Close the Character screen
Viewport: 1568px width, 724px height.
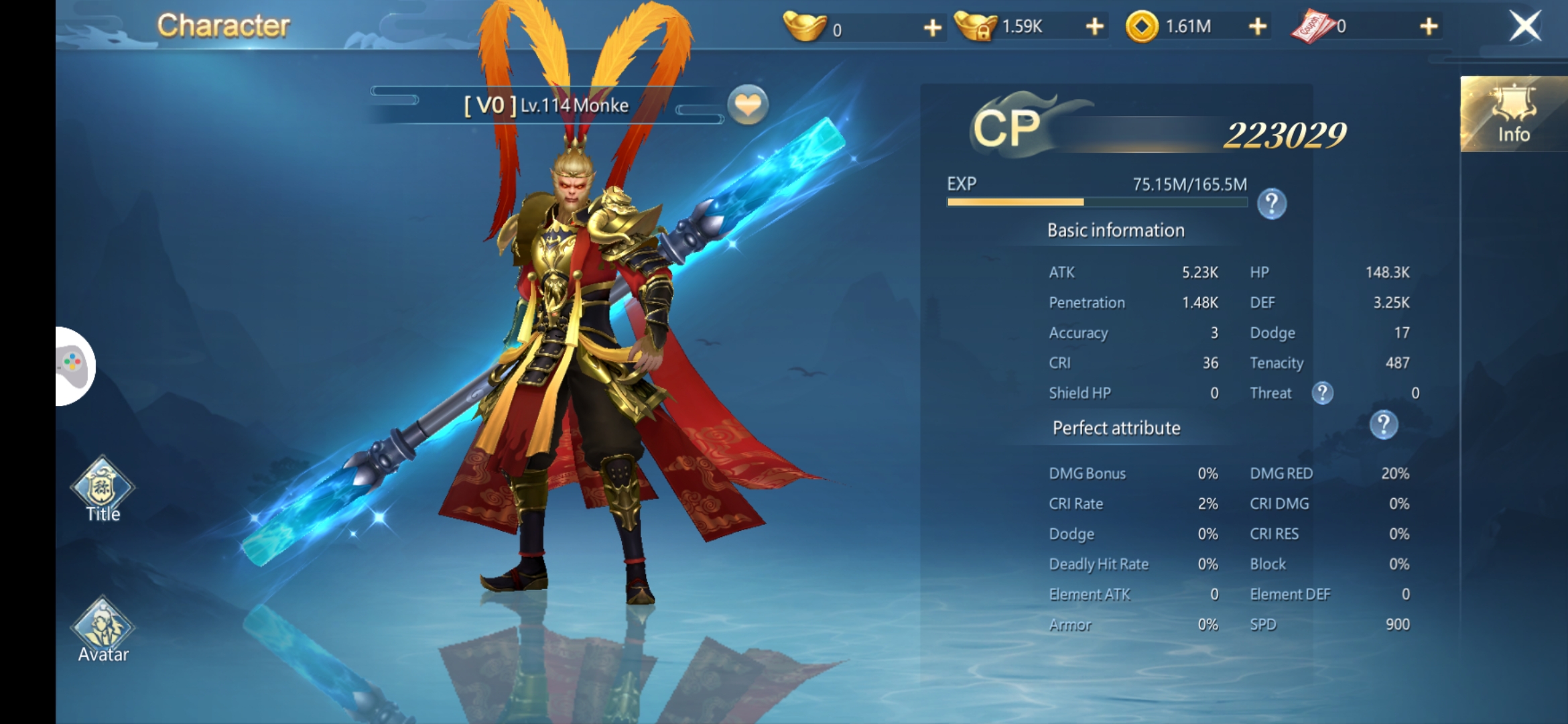coord(1525,27)
